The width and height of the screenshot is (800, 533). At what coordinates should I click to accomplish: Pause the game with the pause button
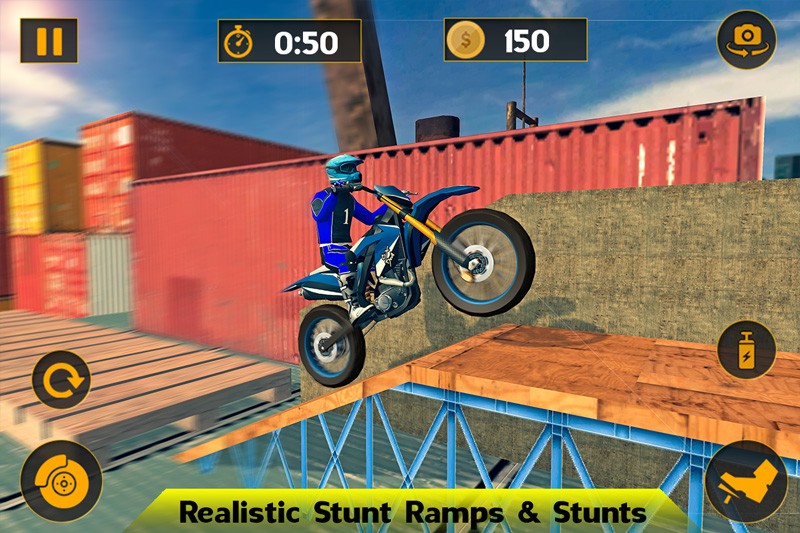tap(49, 41)
